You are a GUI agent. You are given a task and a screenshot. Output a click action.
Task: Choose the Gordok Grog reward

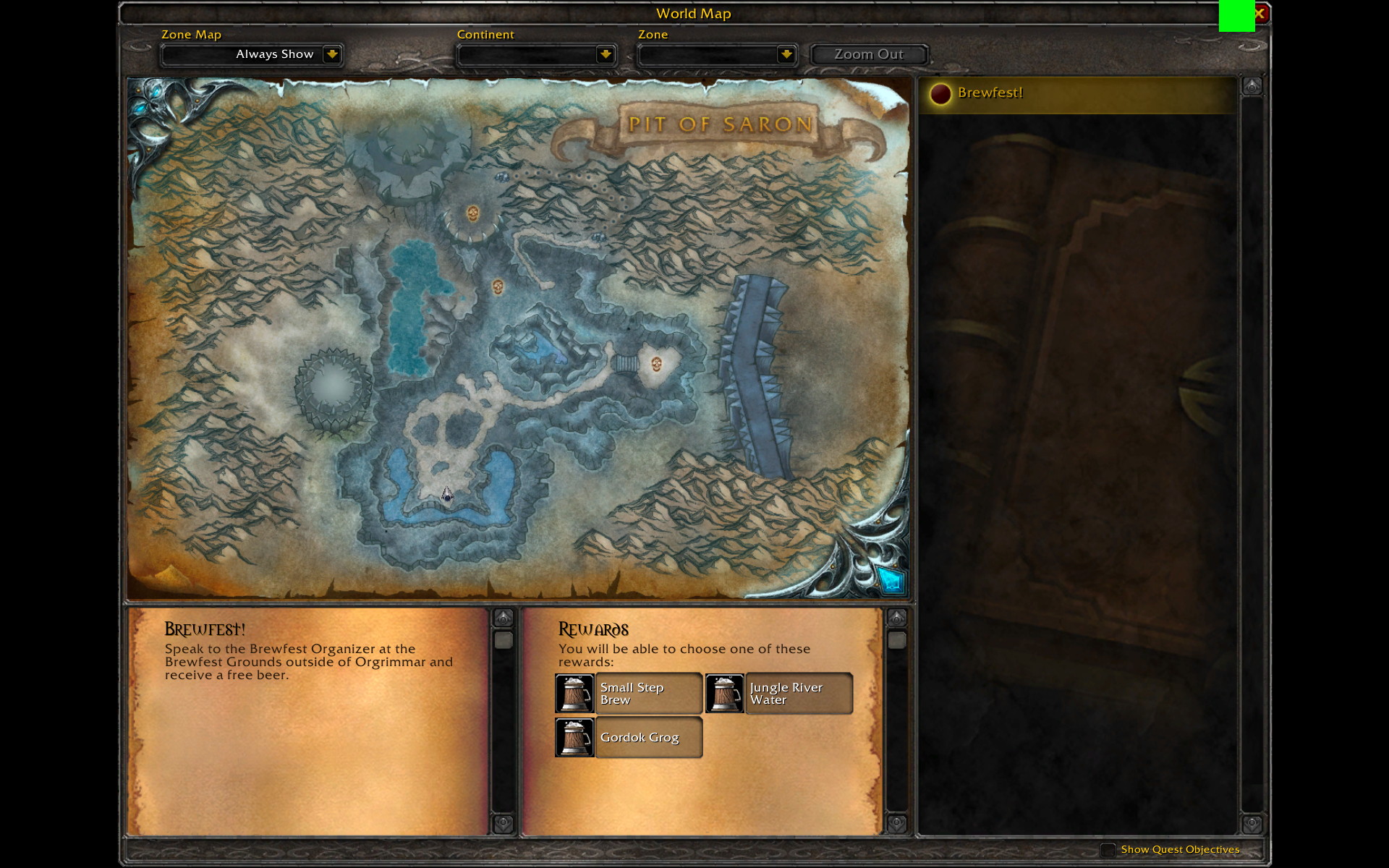pos(629,738)
